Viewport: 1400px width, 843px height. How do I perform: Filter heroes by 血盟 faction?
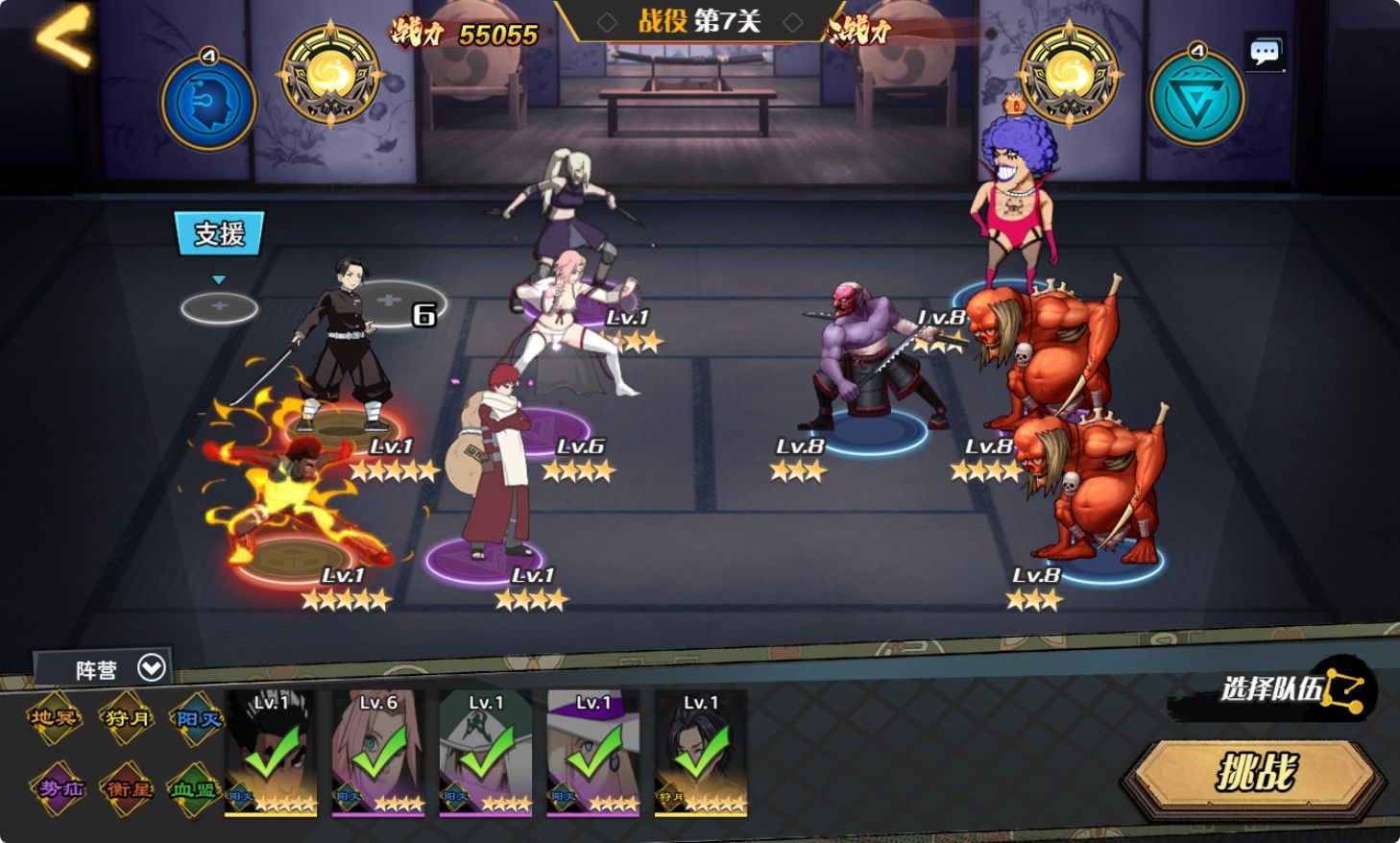(x=195, y=789)
